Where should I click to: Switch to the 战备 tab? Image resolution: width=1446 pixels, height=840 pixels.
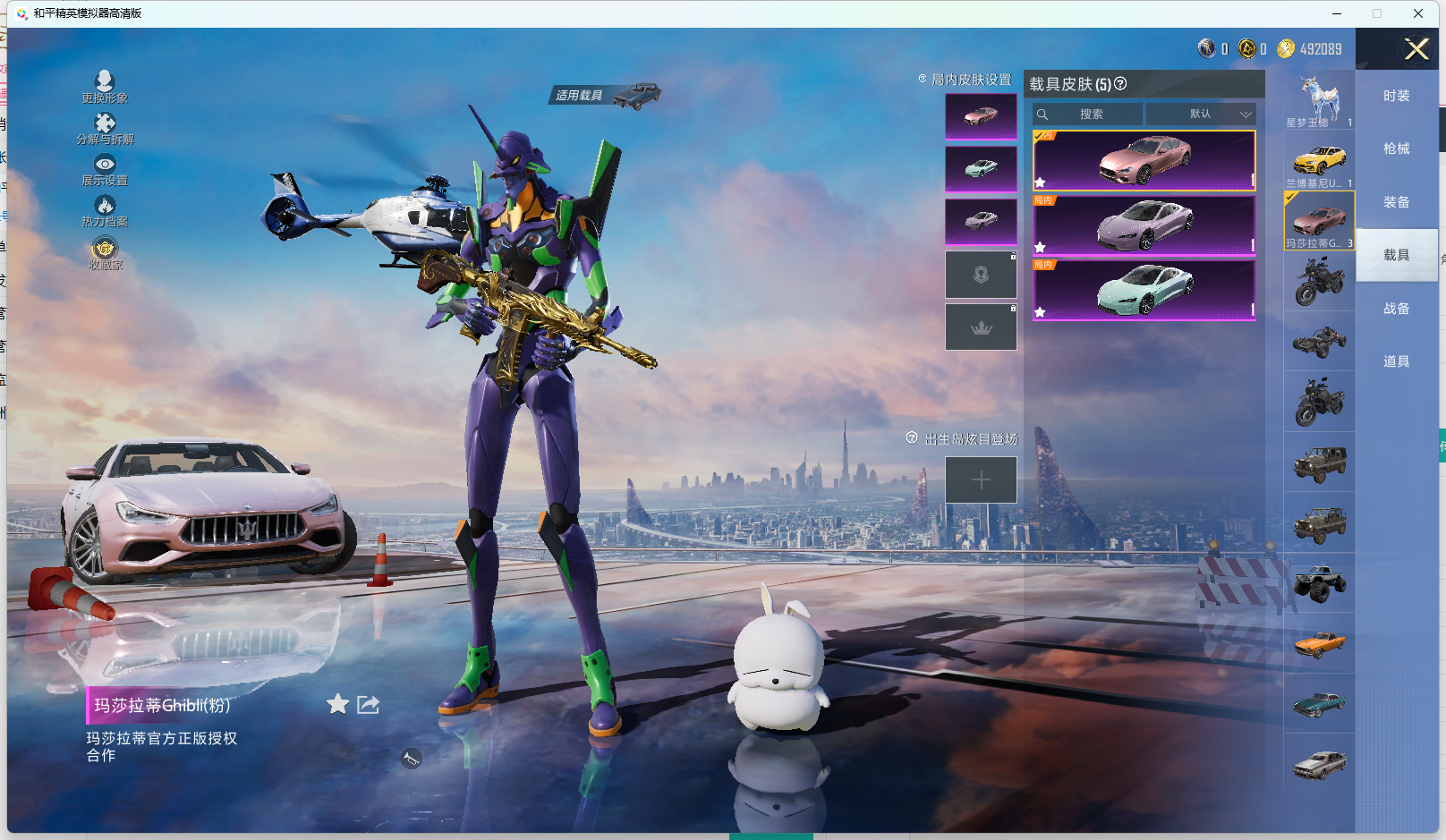(x=1396, y=309)
